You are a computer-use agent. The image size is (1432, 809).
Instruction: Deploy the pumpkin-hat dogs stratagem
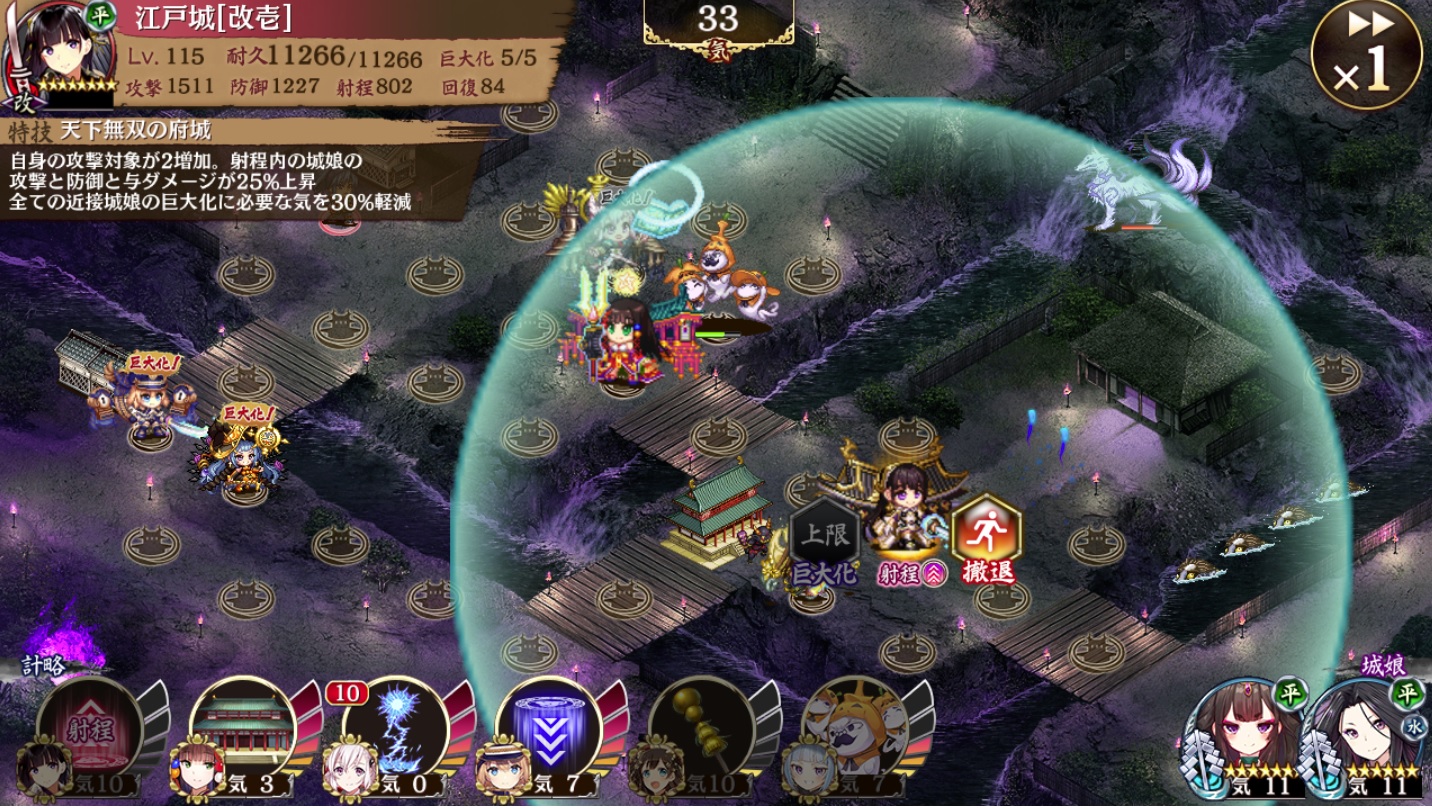pos(855,728)
